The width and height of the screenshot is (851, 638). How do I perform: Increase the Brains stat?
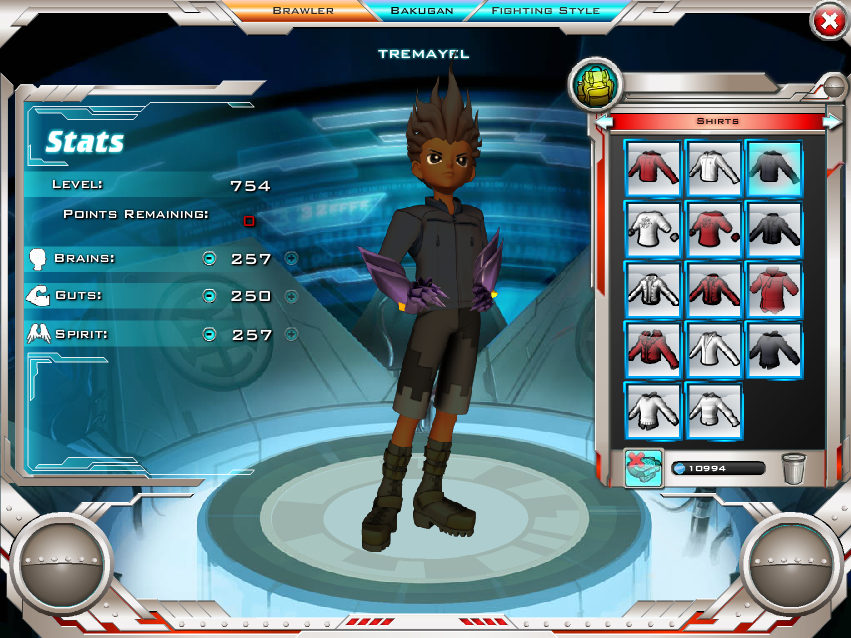[x=291, y=258]
